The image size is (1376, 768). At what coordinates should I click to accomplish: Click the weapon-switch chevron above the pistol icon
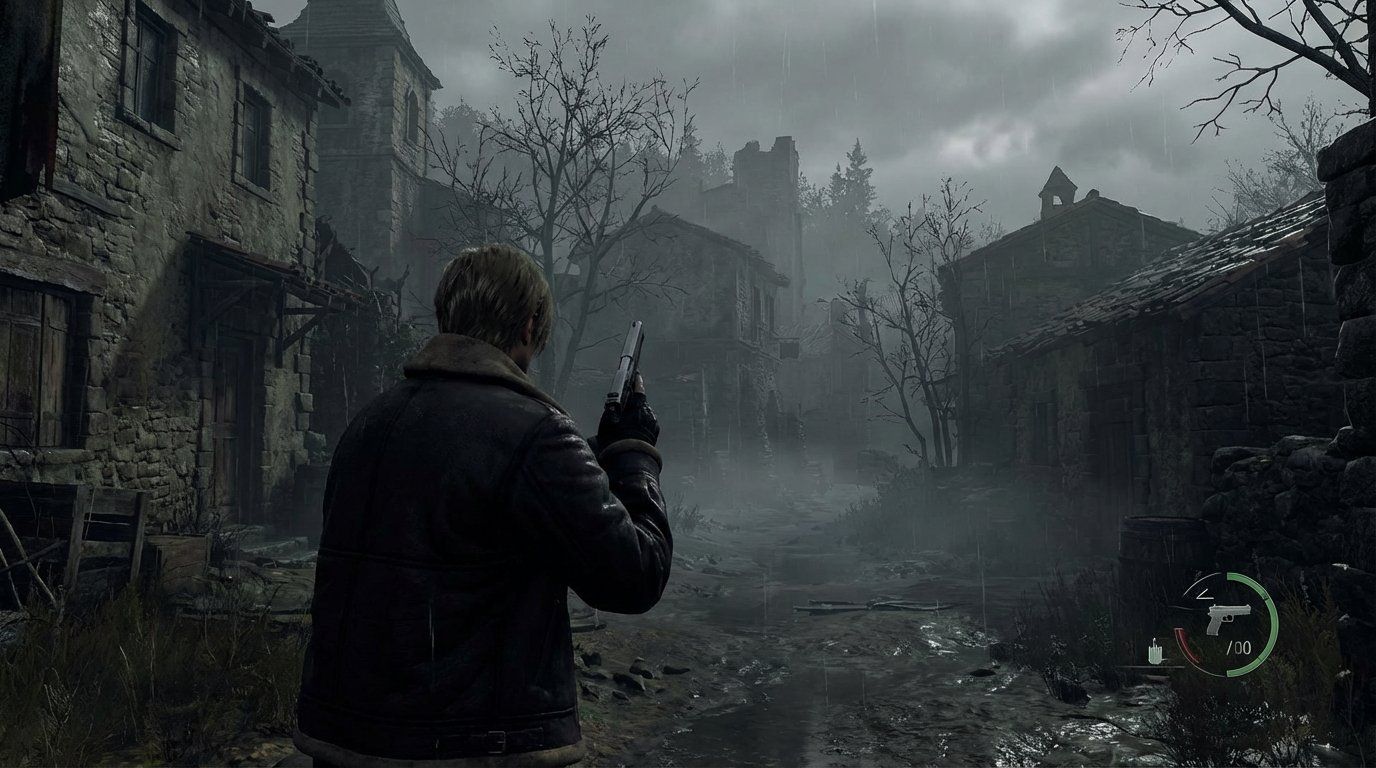[x=1205, y=594]
